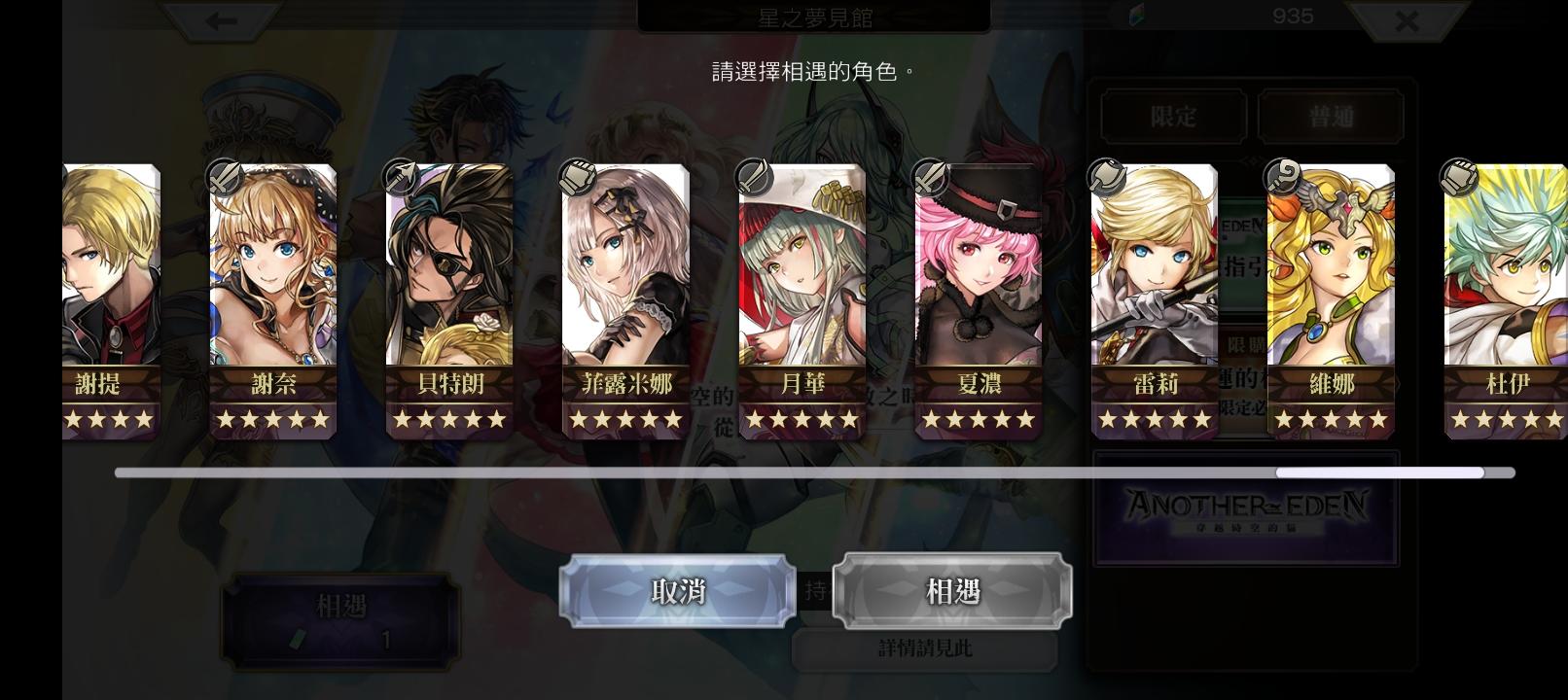Tap the katana icon on 貝特朗's card
The width and height of the screenshot is (1568, 700).
[x=399, y=174]
